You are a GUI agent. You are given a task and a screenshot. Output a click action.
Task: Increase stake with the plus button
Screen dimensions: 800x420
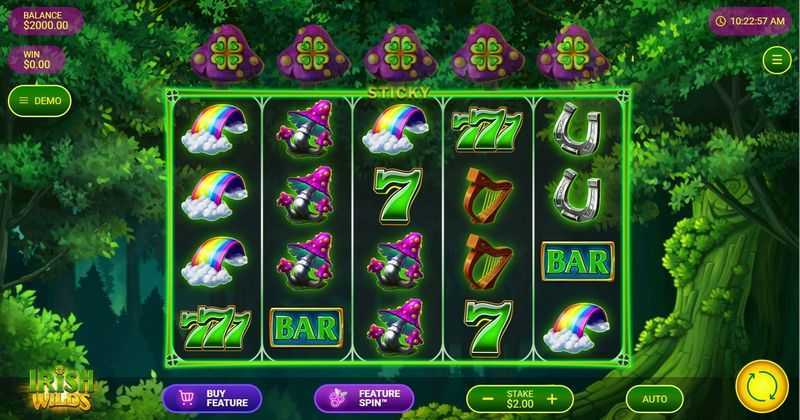click(x=552, y=399)
